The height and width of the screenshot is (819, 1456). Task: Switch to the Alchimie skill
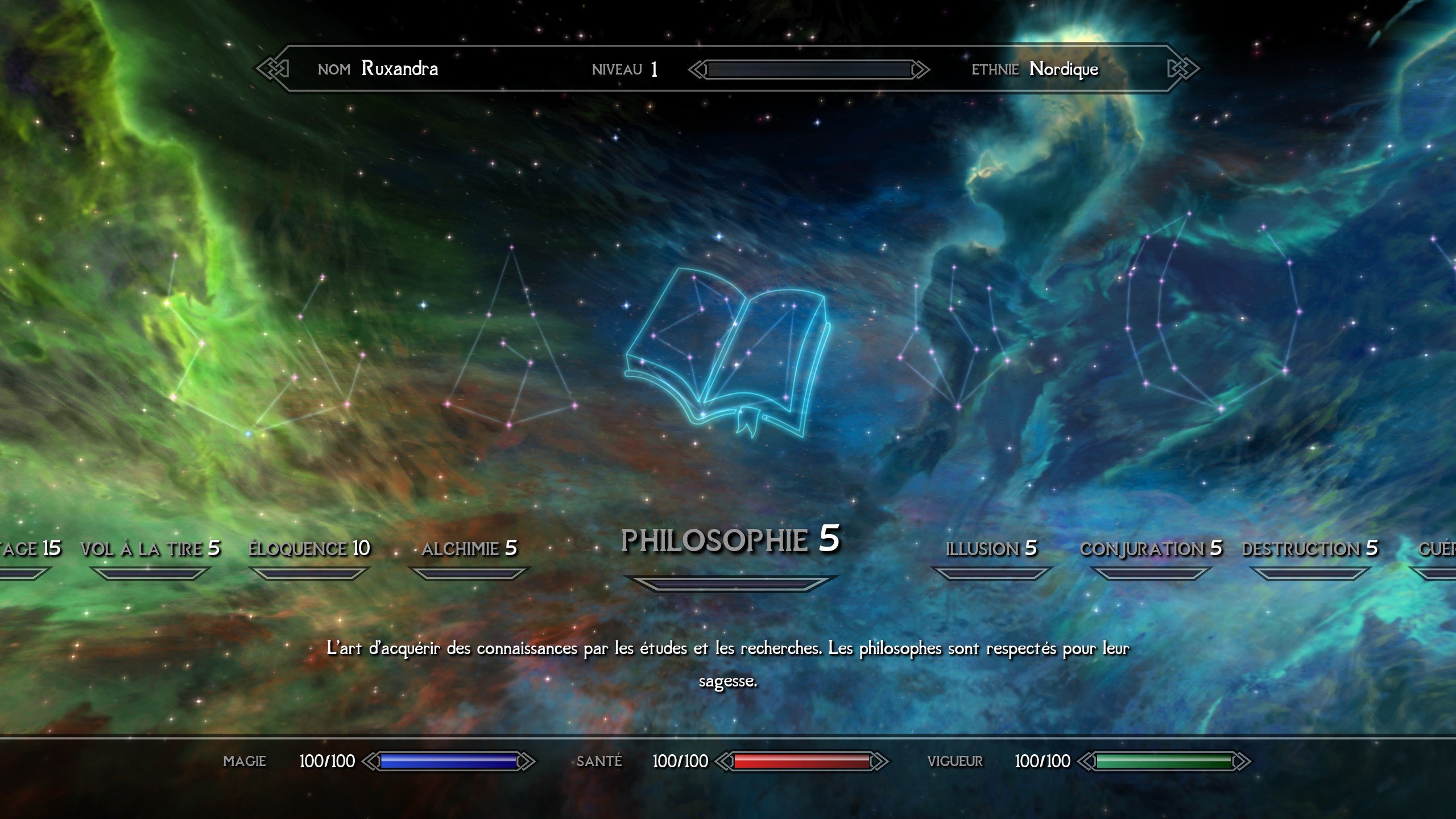click(x=469, y=549)
